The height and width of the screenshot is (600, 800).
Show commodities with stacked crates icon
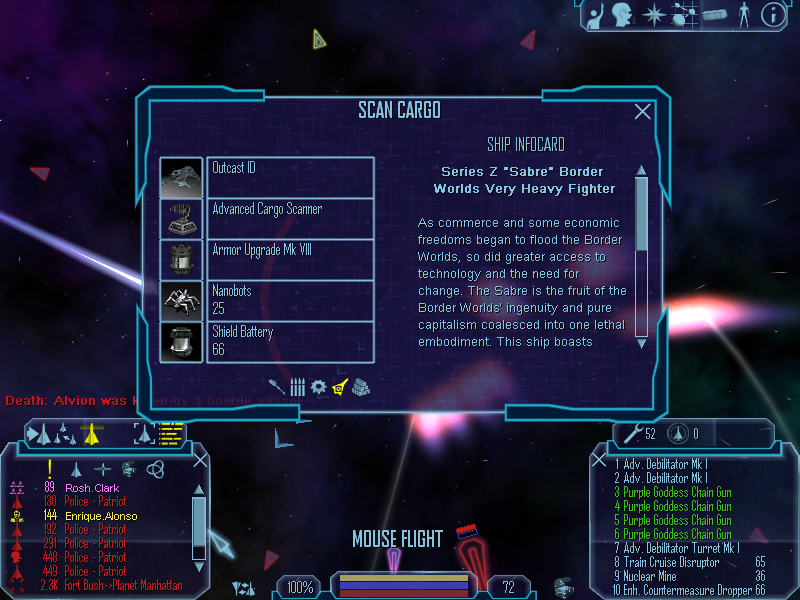coord(361,386)
